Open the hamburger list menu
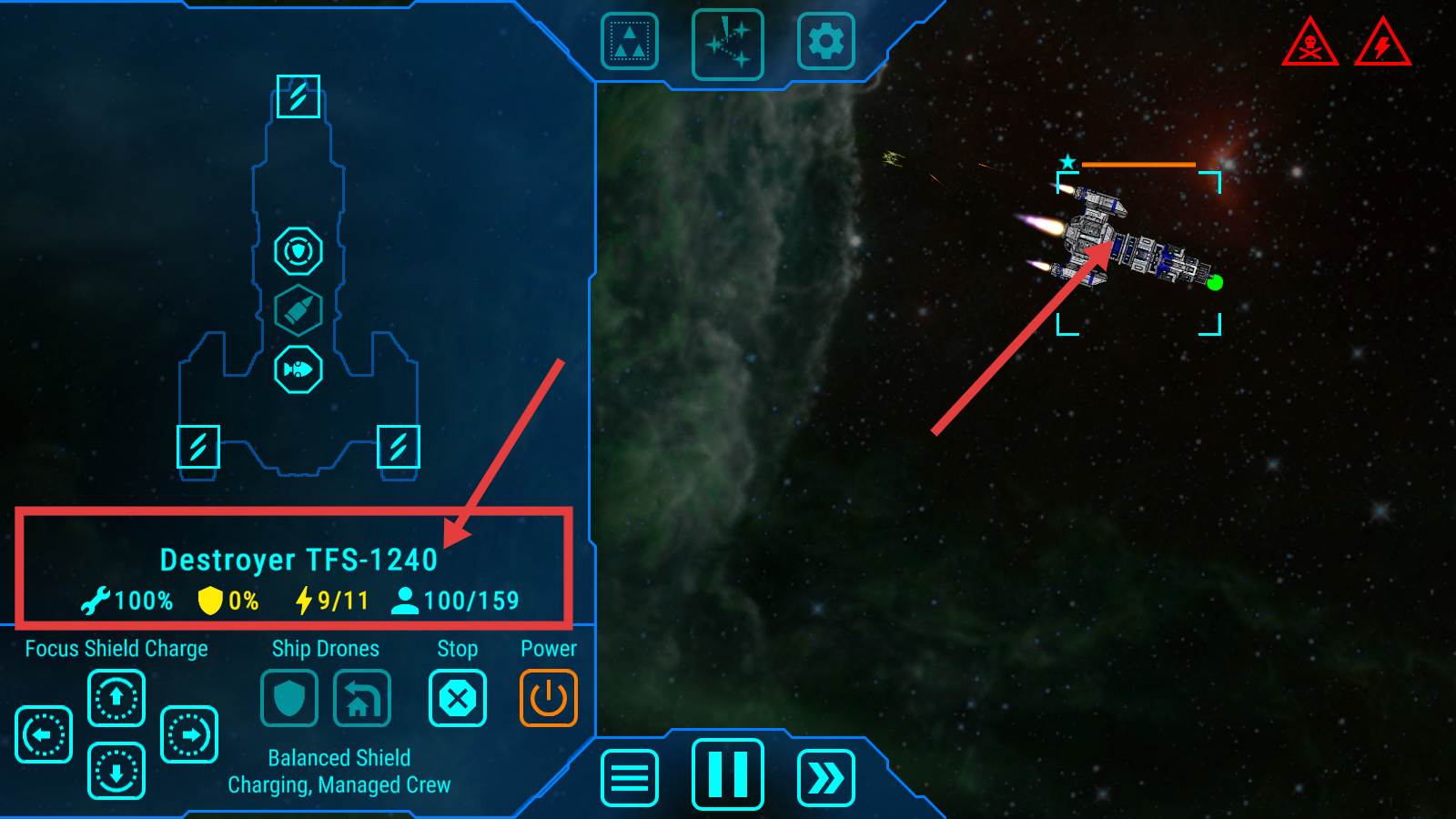 coord(629,778)
